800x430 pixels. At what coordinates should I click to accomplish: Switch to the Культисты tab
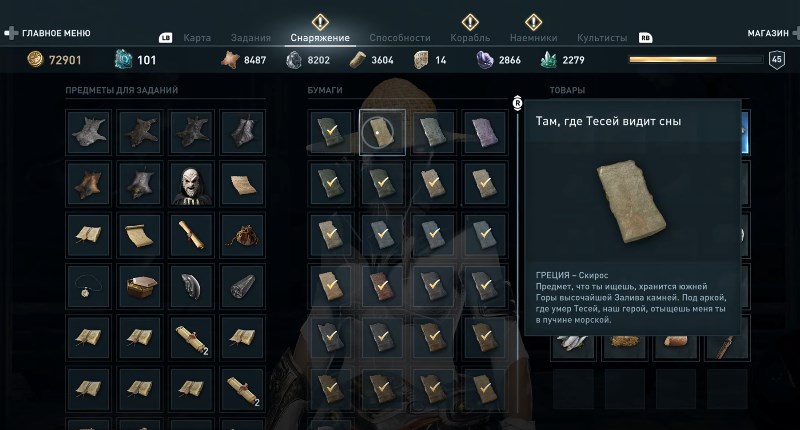point(602,38)
